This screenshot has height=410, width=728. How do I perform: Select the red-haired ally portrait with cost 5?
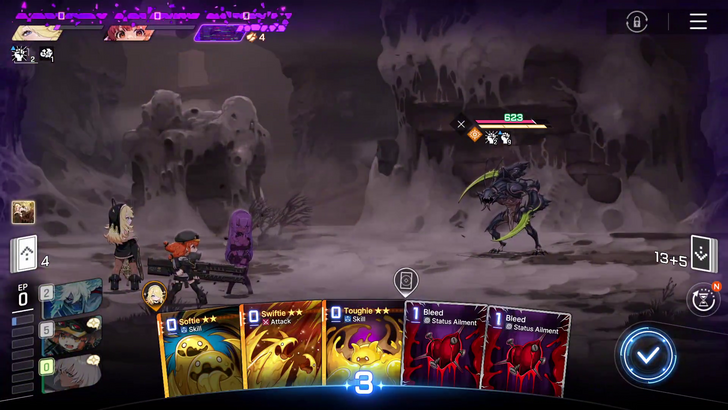point(70,336)
